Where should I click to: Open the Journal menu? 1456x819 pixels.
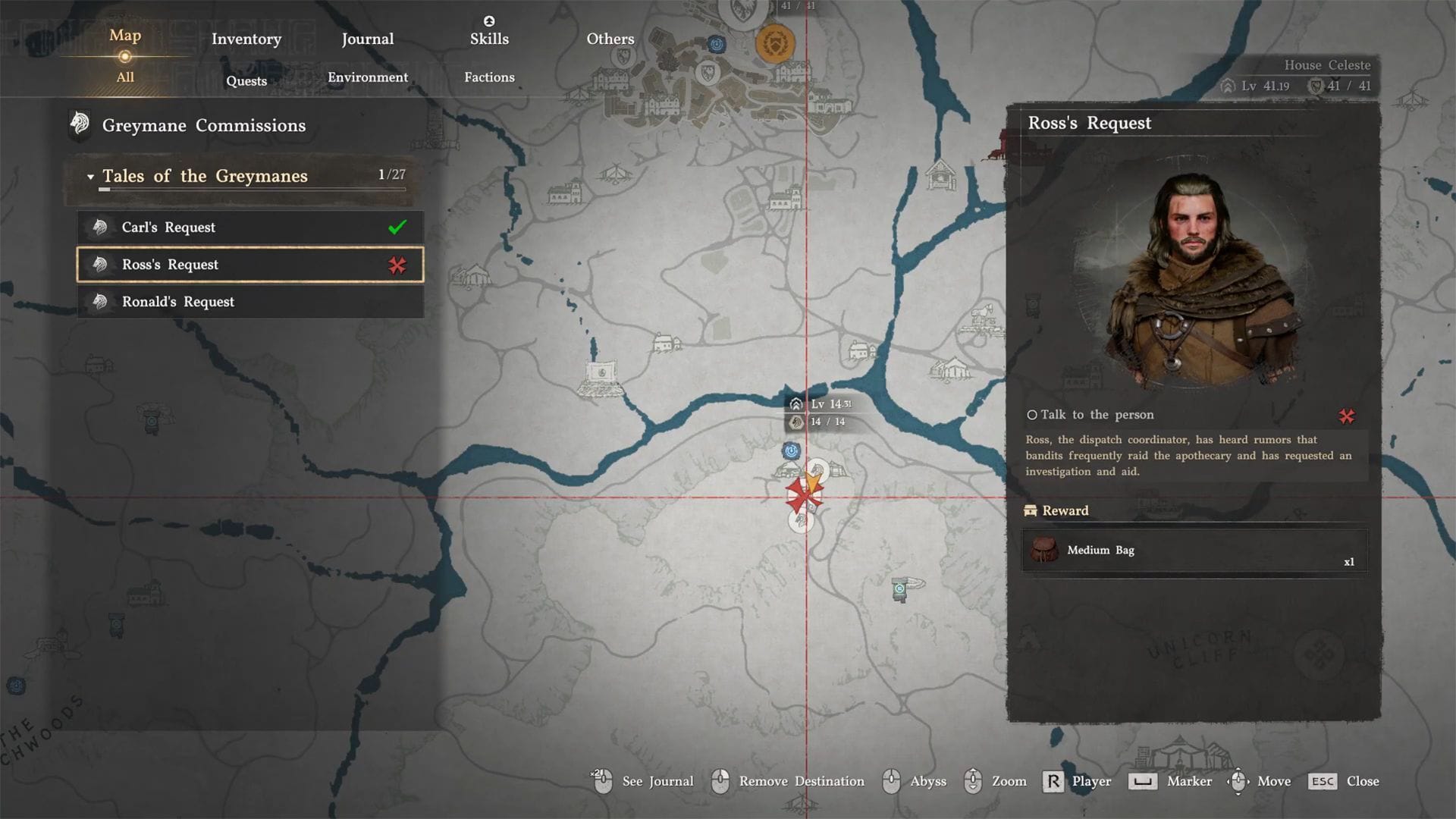[x=367, y=39]
